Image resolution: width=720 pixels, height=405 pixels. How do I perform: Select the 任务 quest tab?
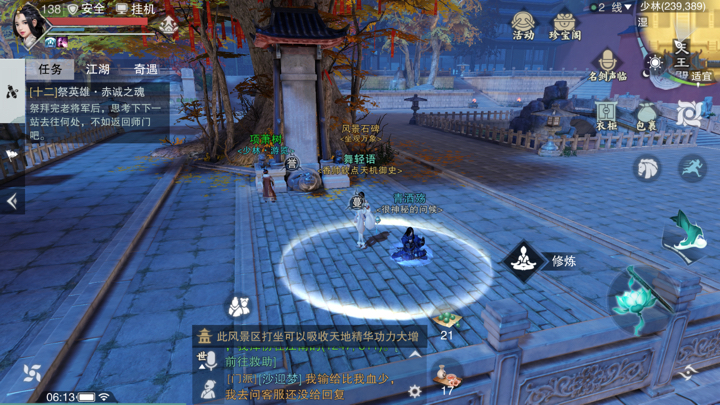[x=50, y=69]
